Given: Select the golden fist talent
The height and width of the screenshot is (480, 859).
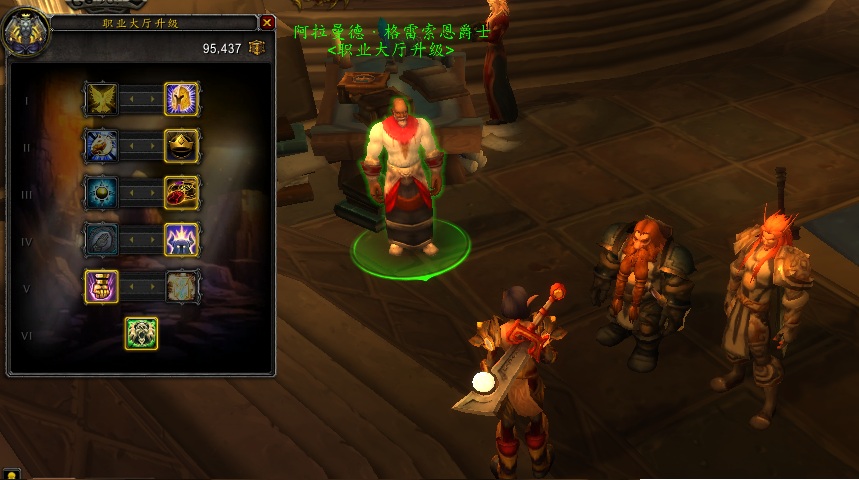Looking at the screenshot, I should tap(101, 286).
